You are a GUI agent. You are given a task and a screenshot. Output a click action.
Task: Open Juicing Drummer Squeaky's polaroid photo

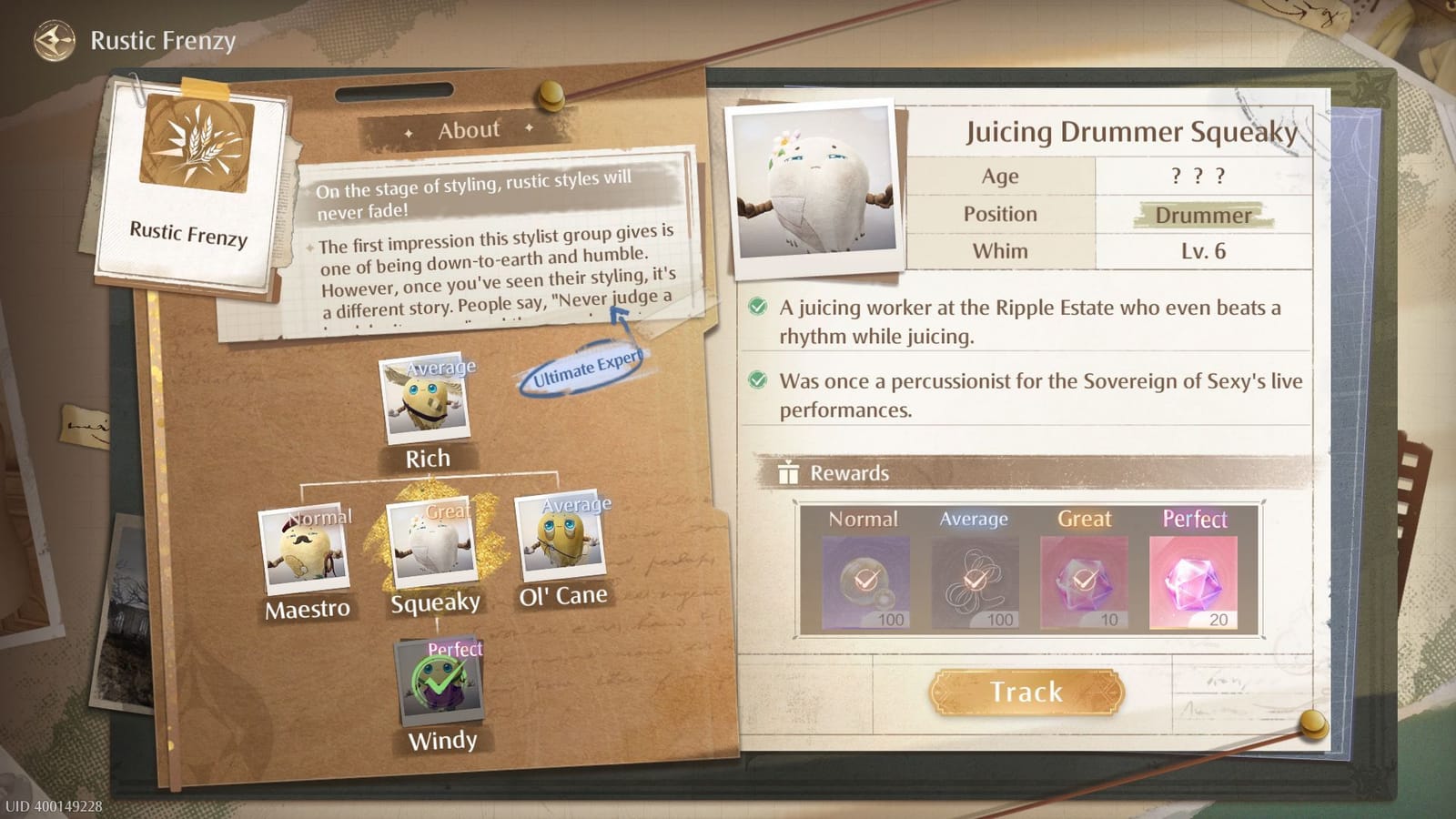click(813, 182)
